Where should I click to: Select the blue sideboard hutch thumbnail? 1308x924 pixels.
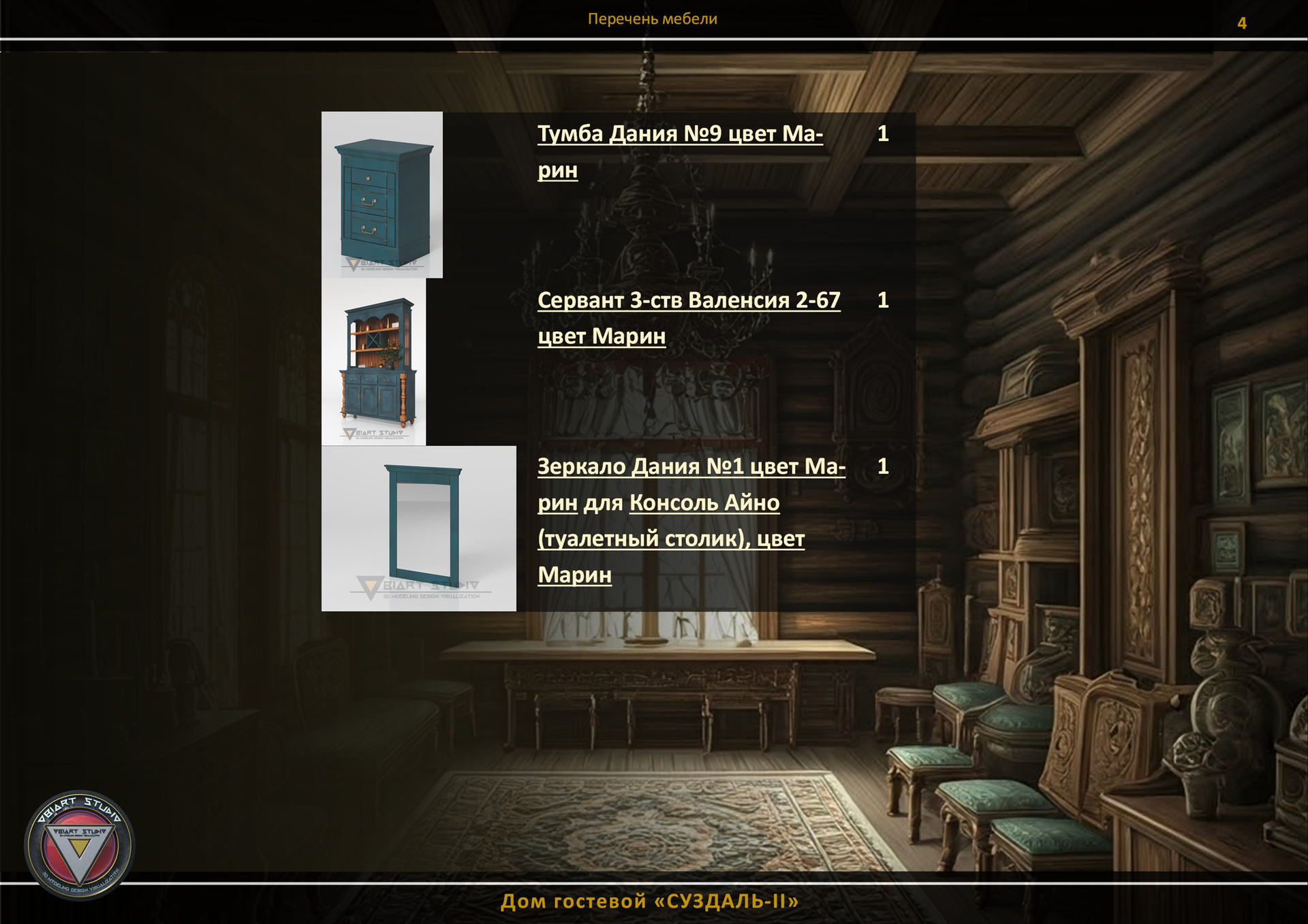(374, 362)
